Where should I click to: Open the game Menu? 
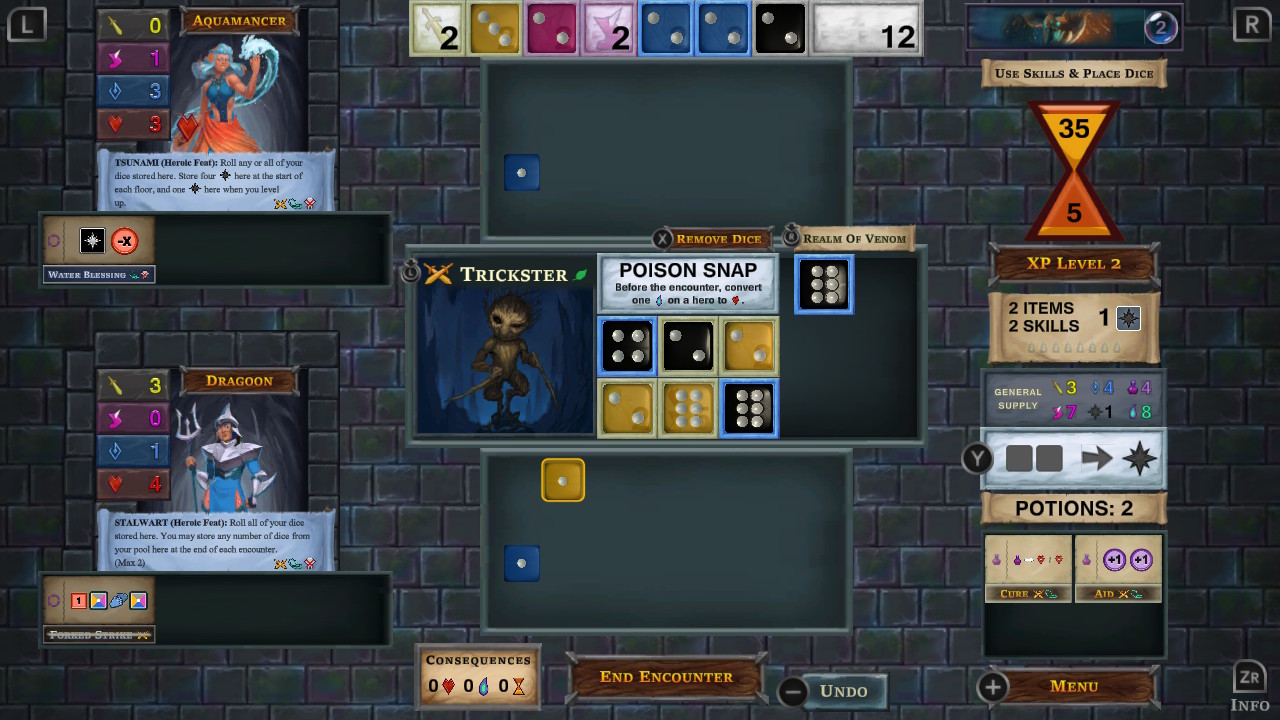[x=1073, y=686]
